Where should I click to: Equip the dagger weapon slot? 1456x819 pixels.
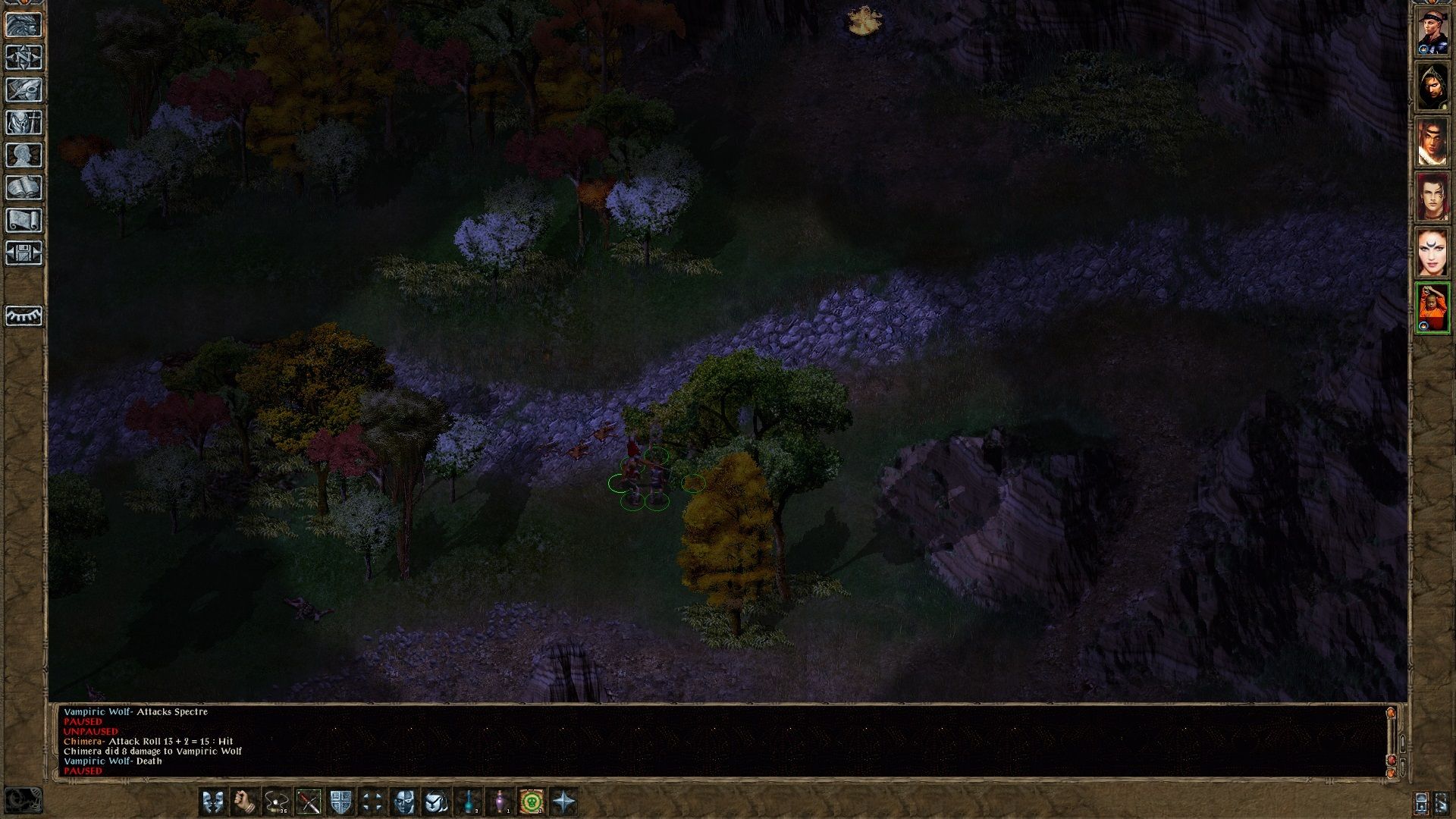(x=309, y=802)
